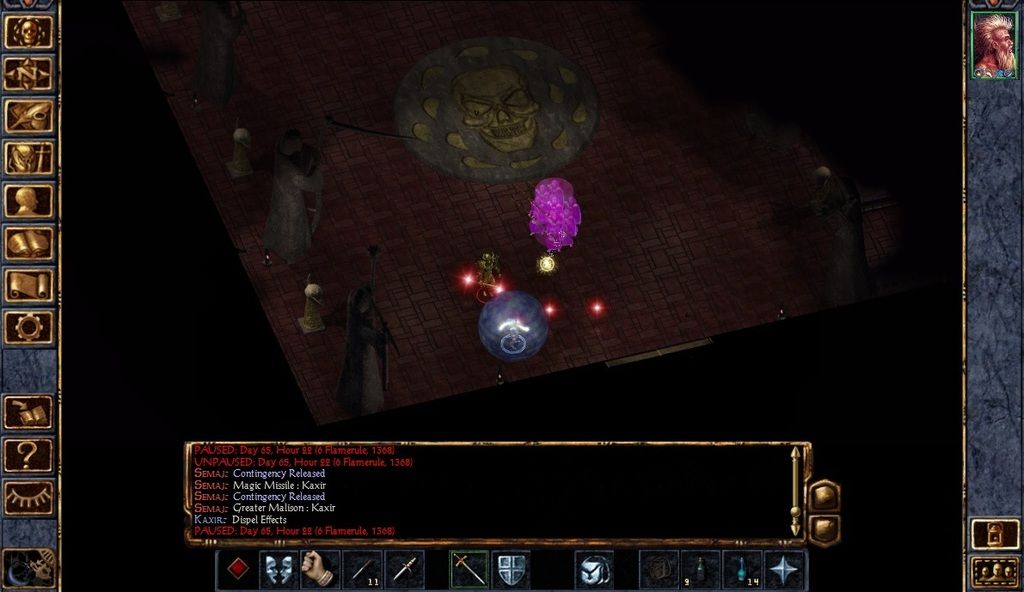
Task: Toggle interface visibility with the closed-eye button
Action: click(28, 497)
